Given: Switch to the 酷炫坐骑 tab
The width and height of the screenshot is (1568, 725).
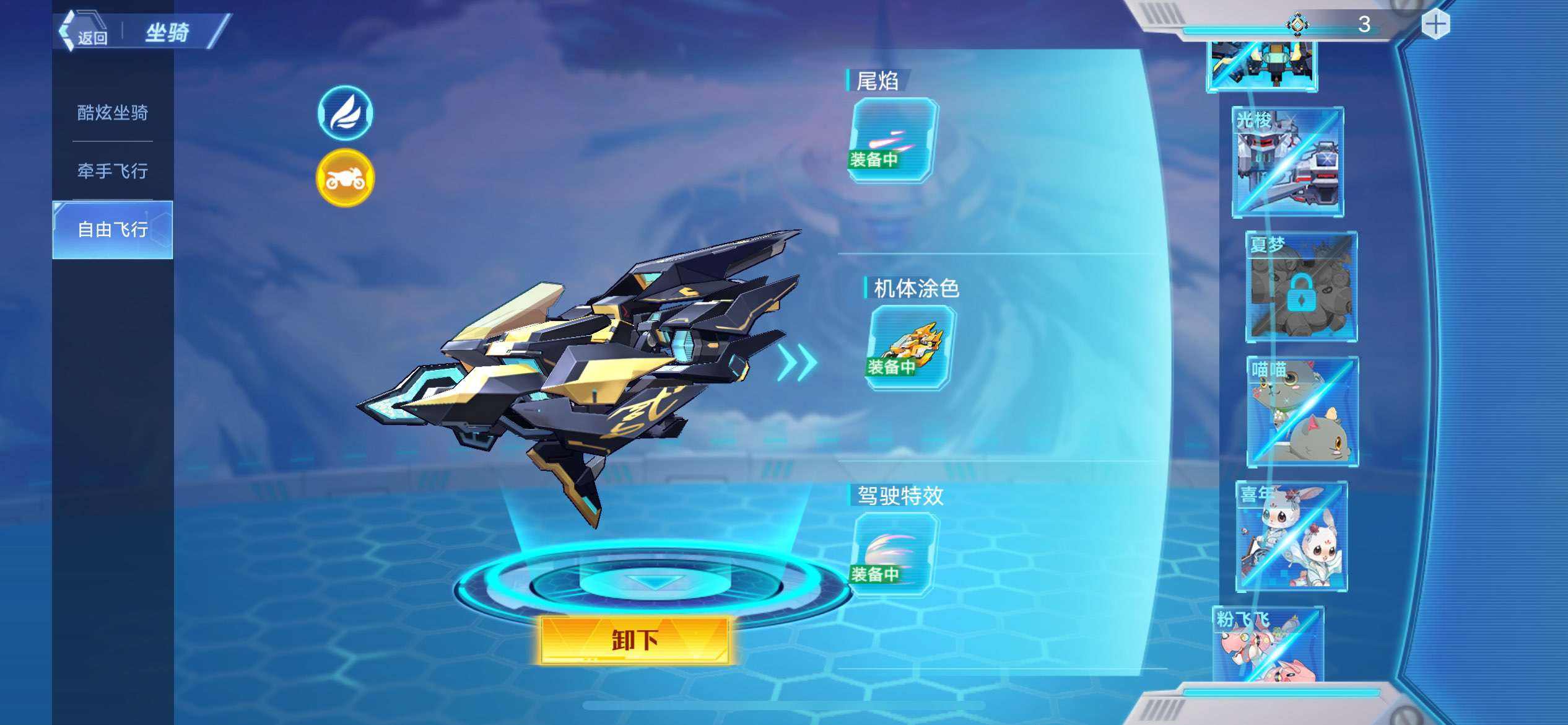Looking at the screenshot, I should pyautogui.click(x=112, y=113).
